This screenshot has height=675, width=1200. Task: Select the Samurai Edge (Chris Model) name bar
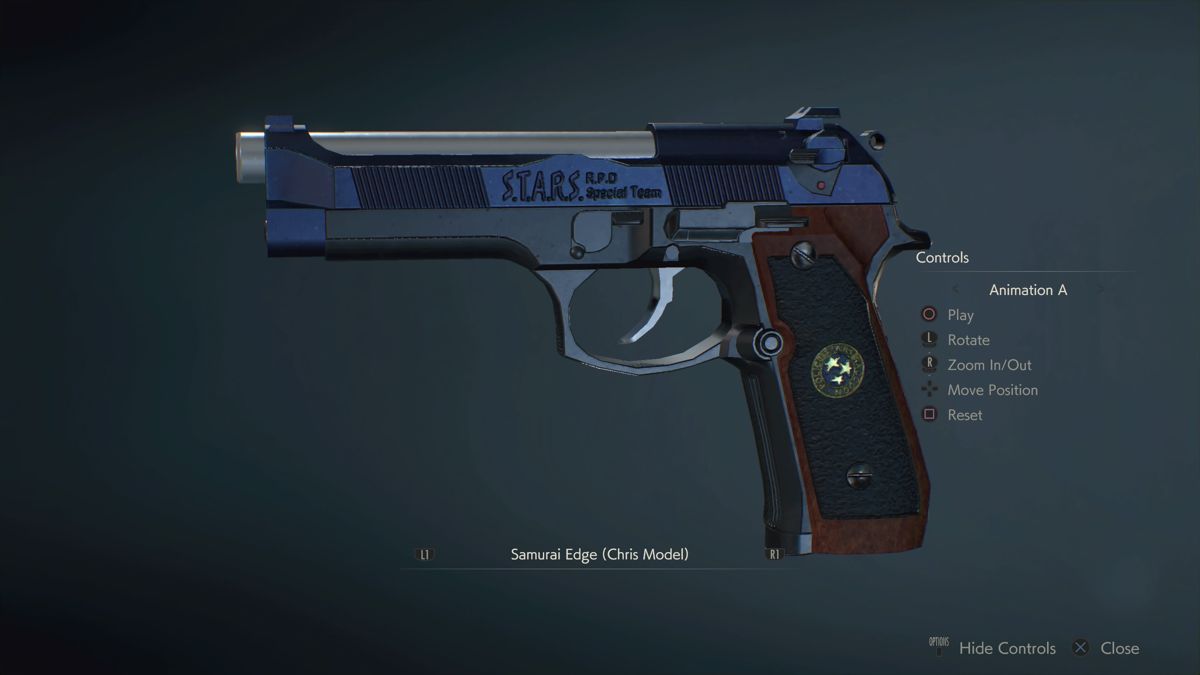pos(599,554)
